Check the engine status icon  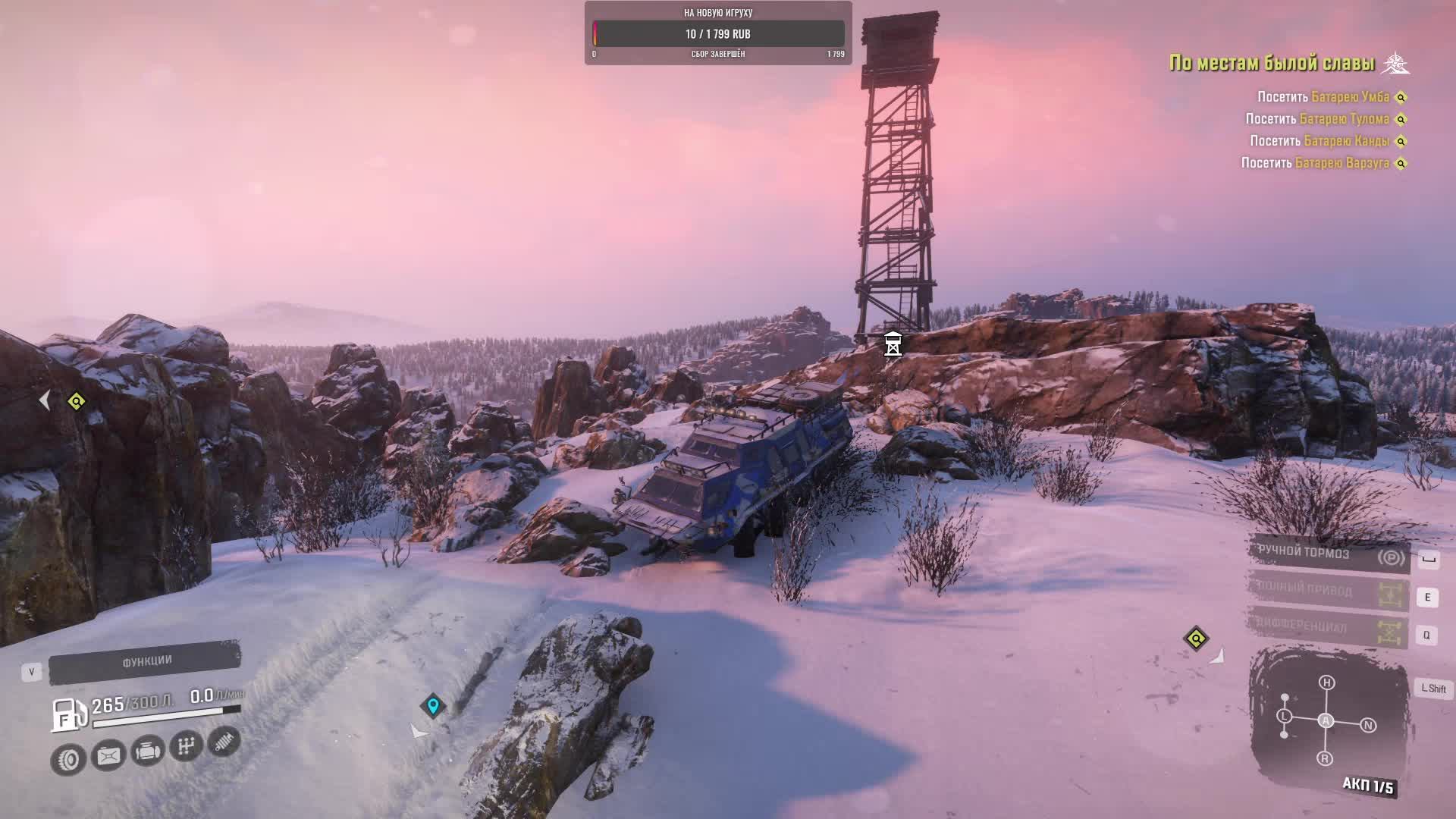(x=147, y=751)
